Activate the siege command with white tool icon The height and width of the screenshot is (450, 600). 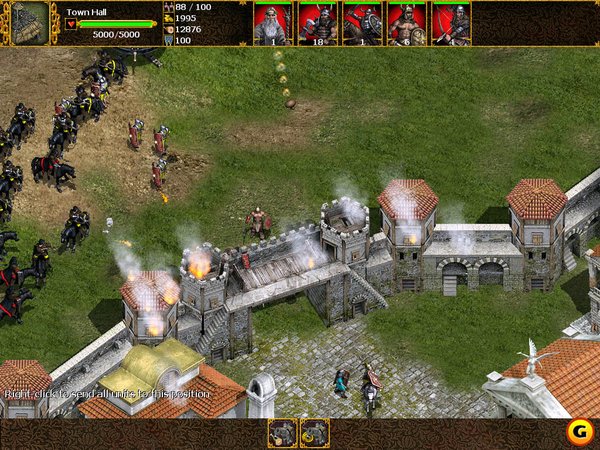coord(282,432)
